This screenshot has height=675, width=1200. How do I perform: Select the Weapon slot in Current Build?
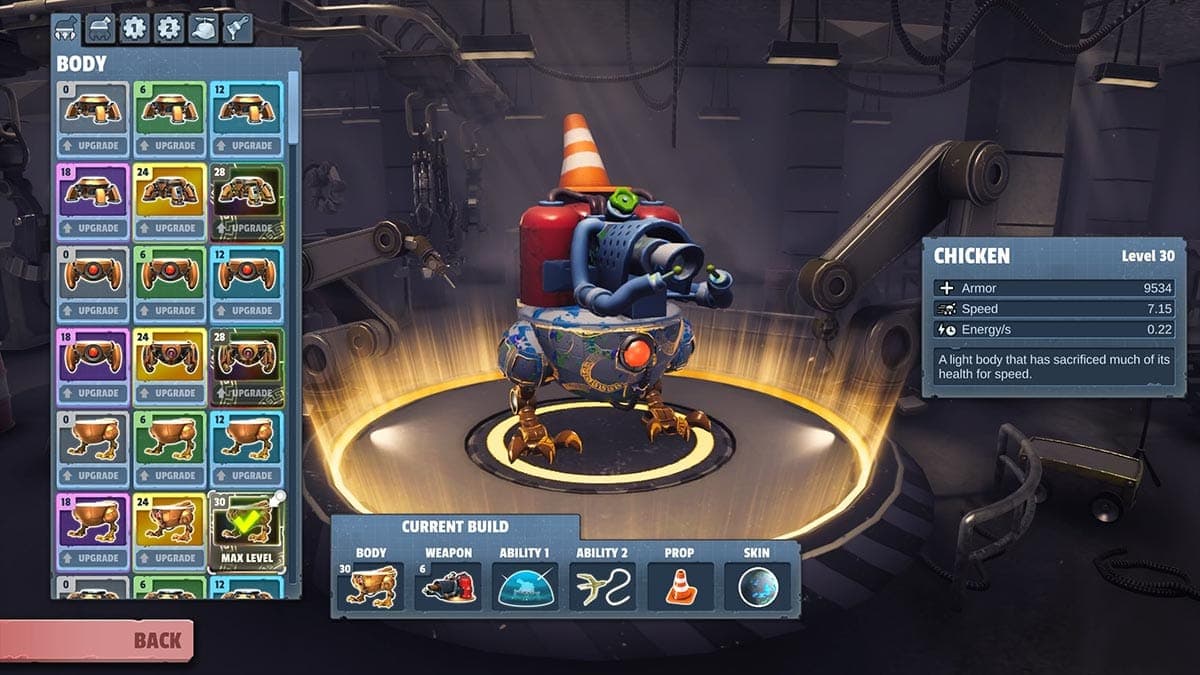[447, 586]
